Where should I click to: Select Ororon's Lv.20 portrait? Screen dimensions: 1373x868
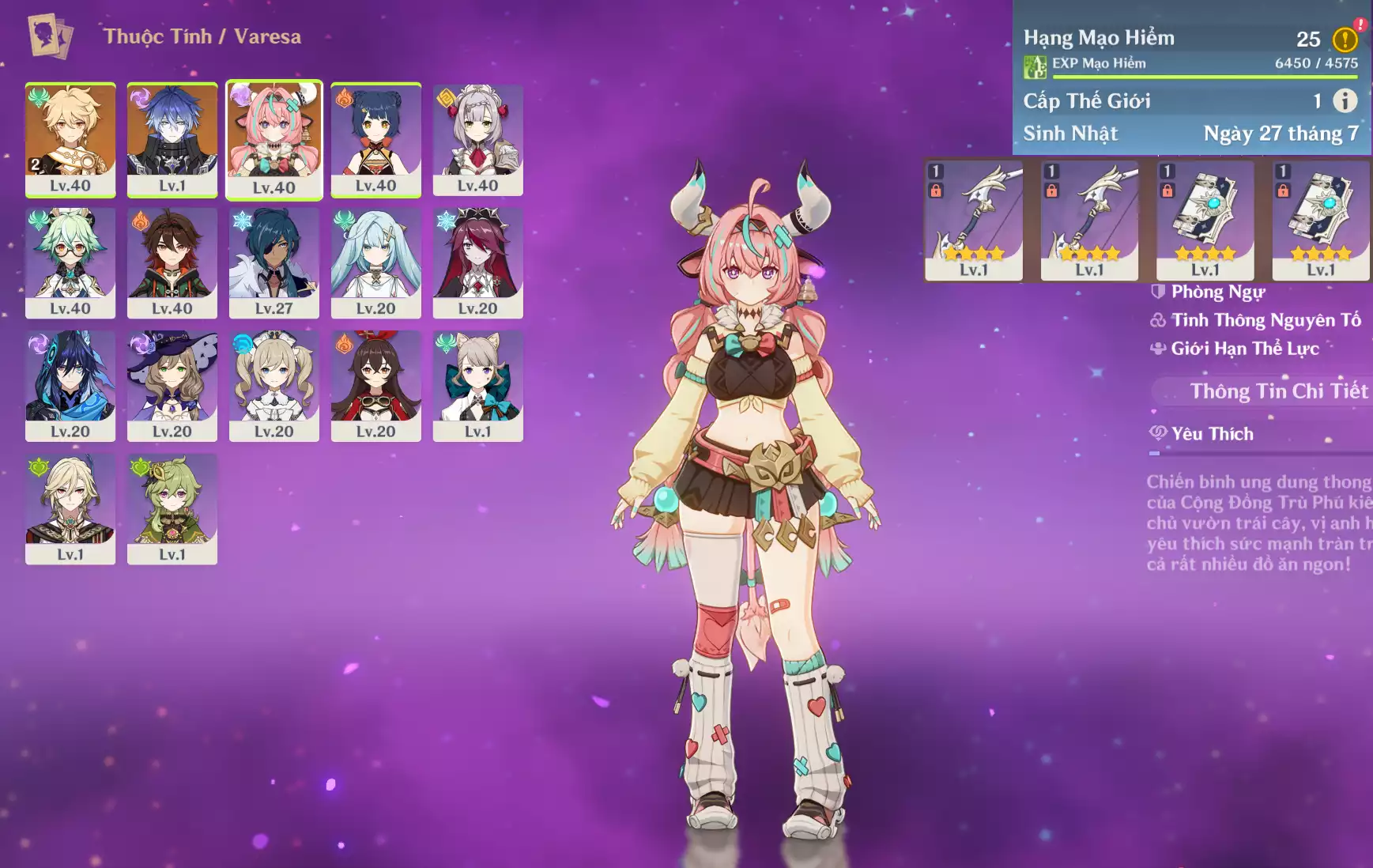coord(70,386)
